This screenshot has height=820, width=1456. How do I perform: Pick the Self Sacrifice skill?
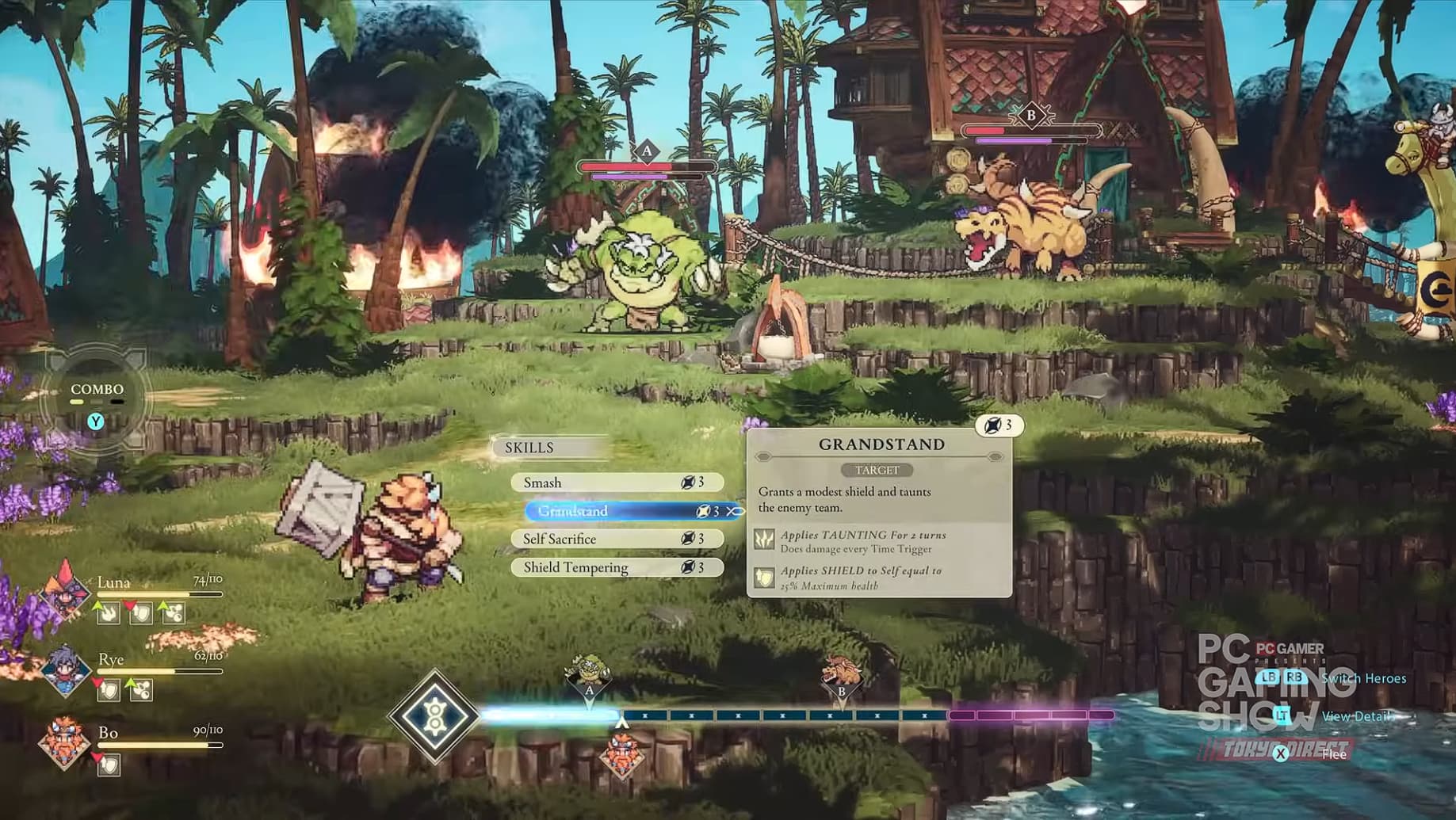pos(617,539)
